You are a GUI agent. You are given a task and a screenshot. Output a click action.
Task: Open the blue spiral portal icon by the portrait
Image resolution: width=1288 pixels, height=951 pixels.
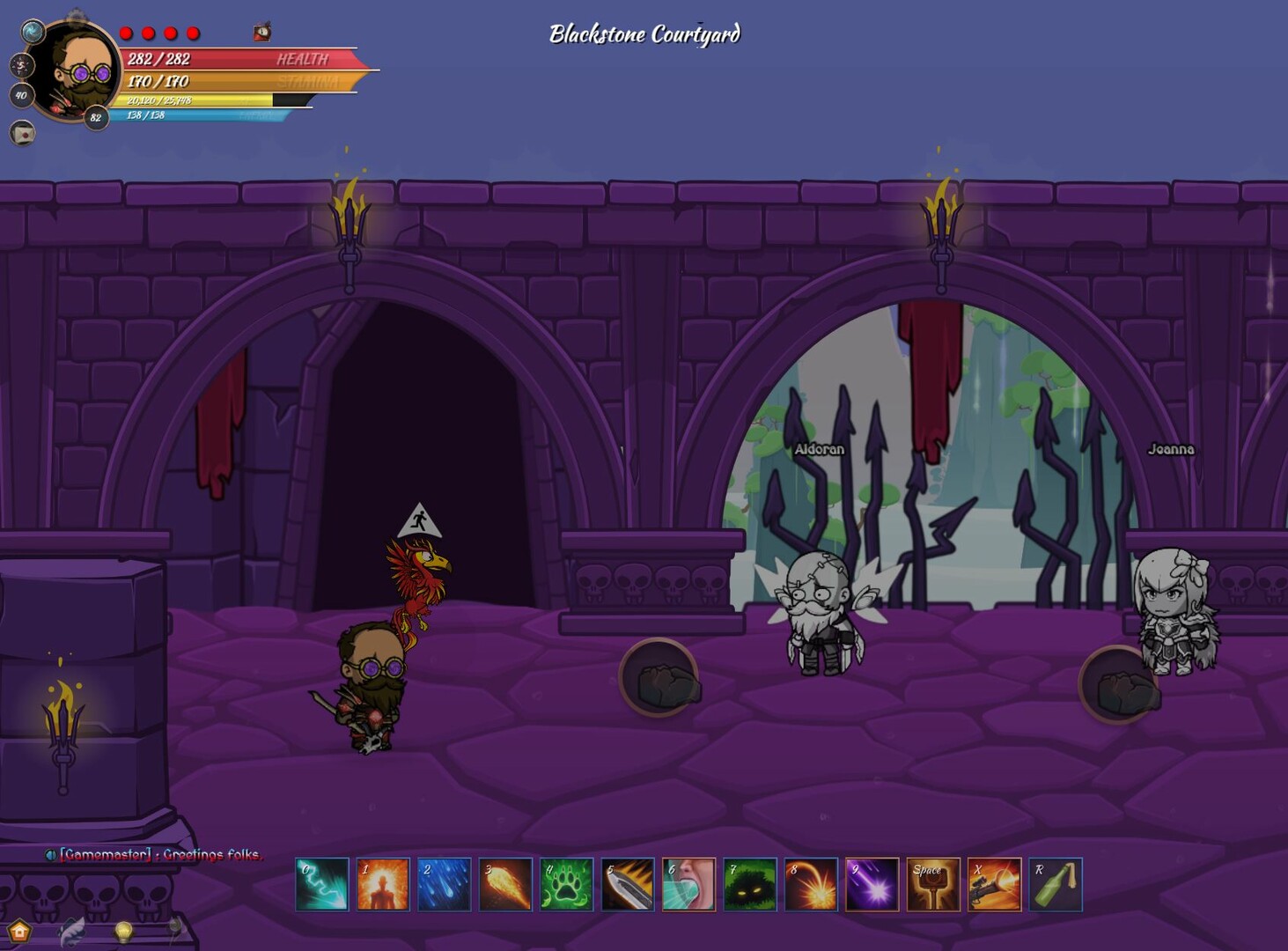pyautogui.click(x=33, y=31)
